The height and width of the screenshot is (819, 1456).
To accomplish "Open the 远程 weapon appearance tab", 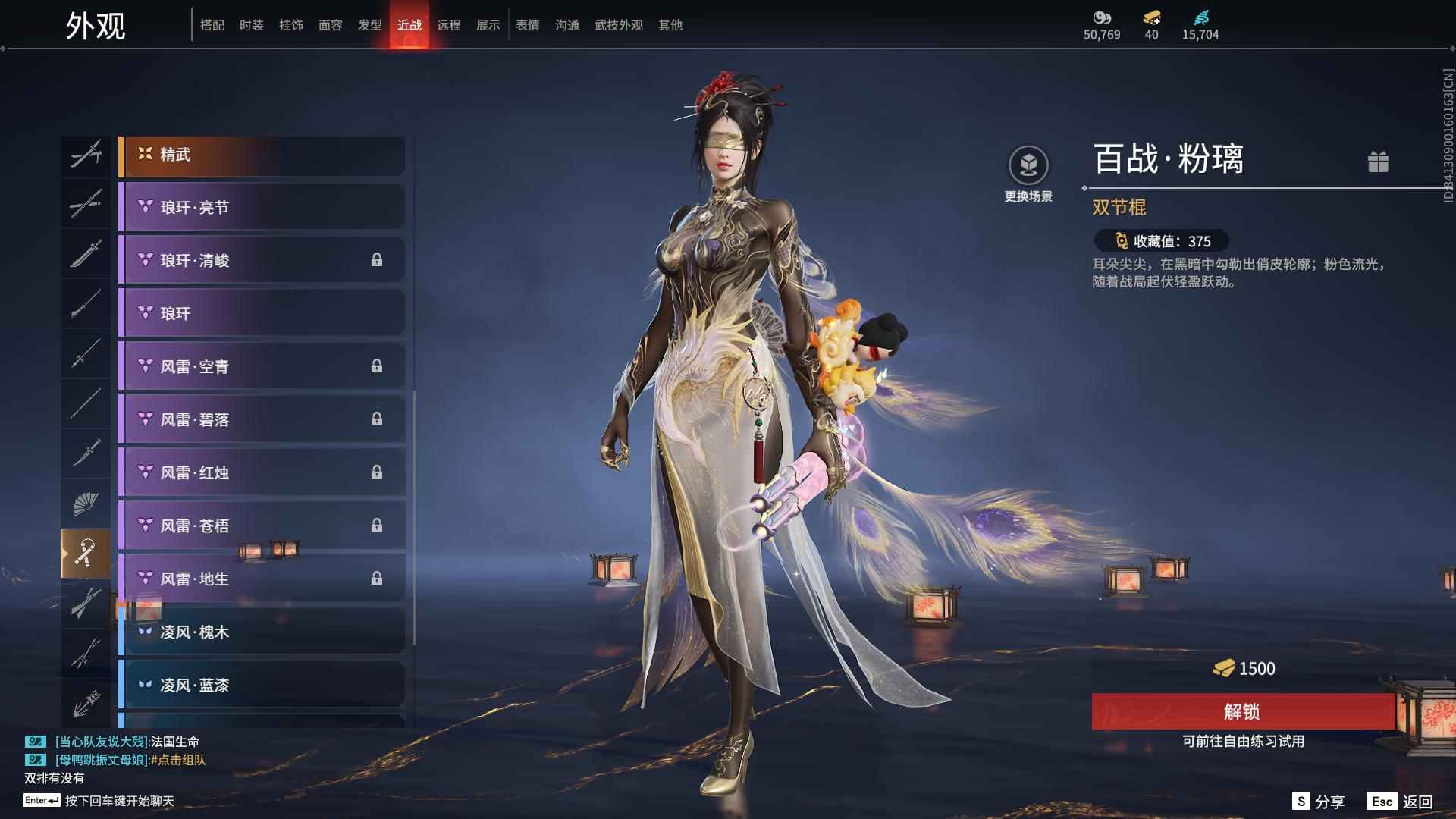I will tap(449, 25).
